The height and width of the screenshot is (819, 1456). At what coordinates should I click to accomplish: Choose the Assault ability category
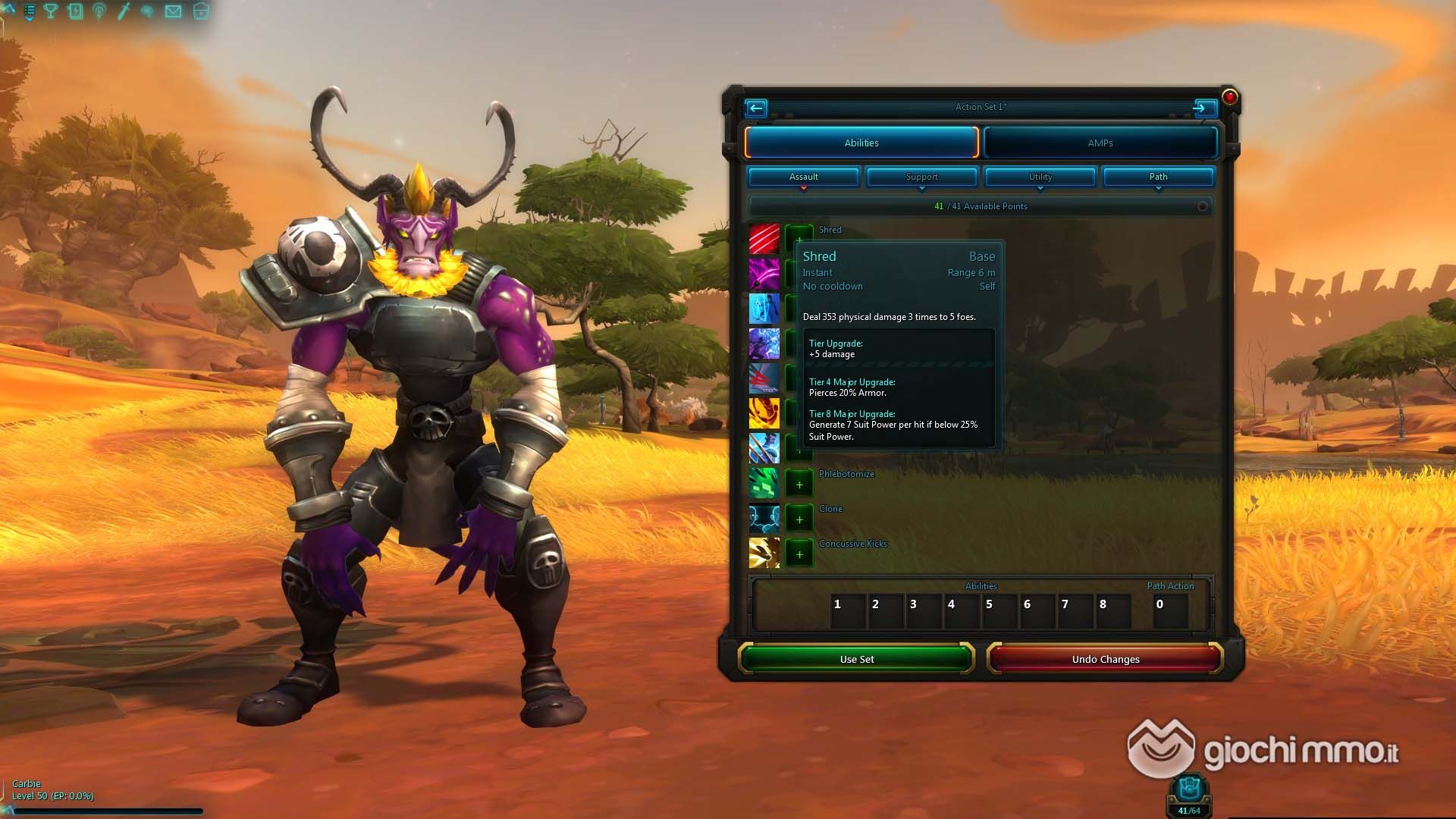803,177
